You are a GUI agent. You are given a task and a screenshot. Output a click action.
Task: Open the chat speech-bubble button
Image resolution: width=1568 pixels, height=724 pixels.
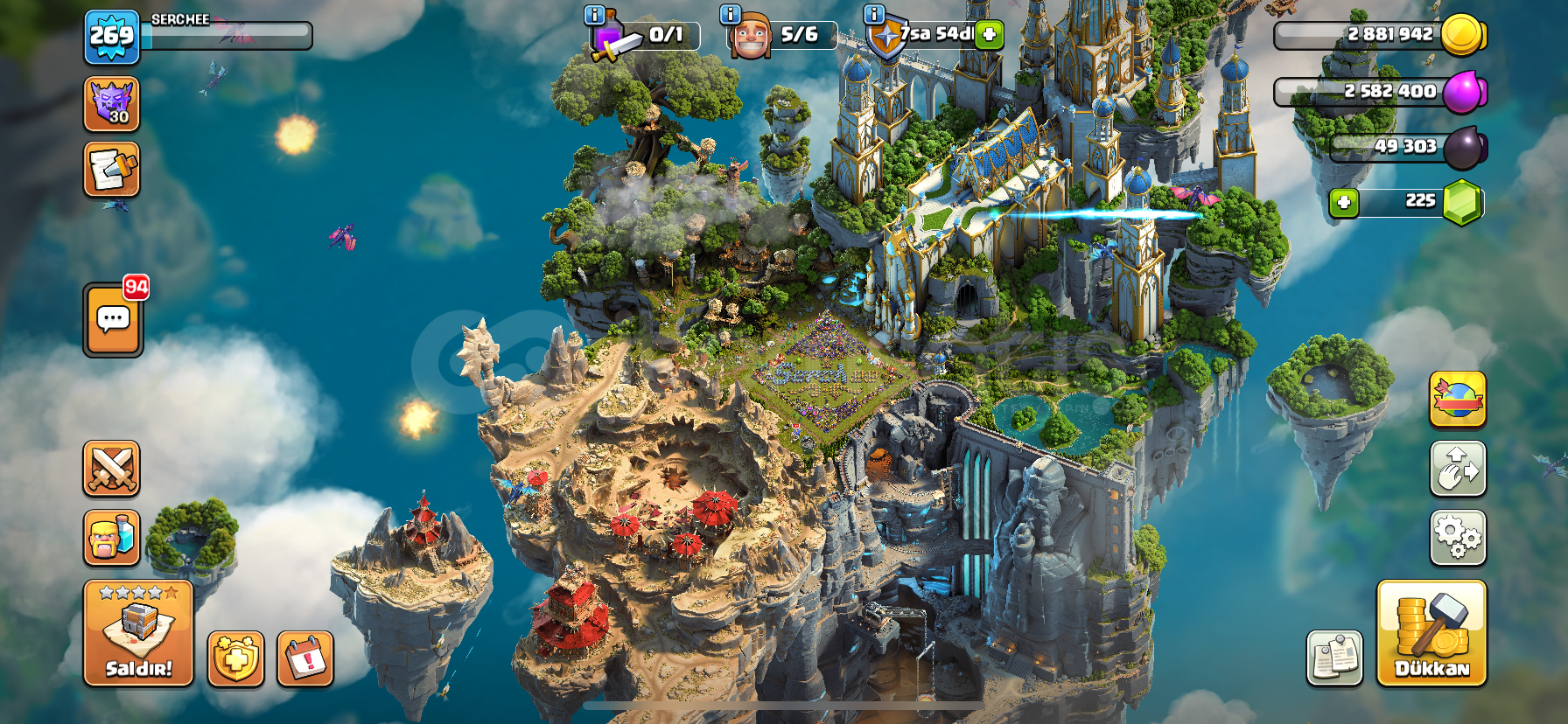(x=113, y=320)
